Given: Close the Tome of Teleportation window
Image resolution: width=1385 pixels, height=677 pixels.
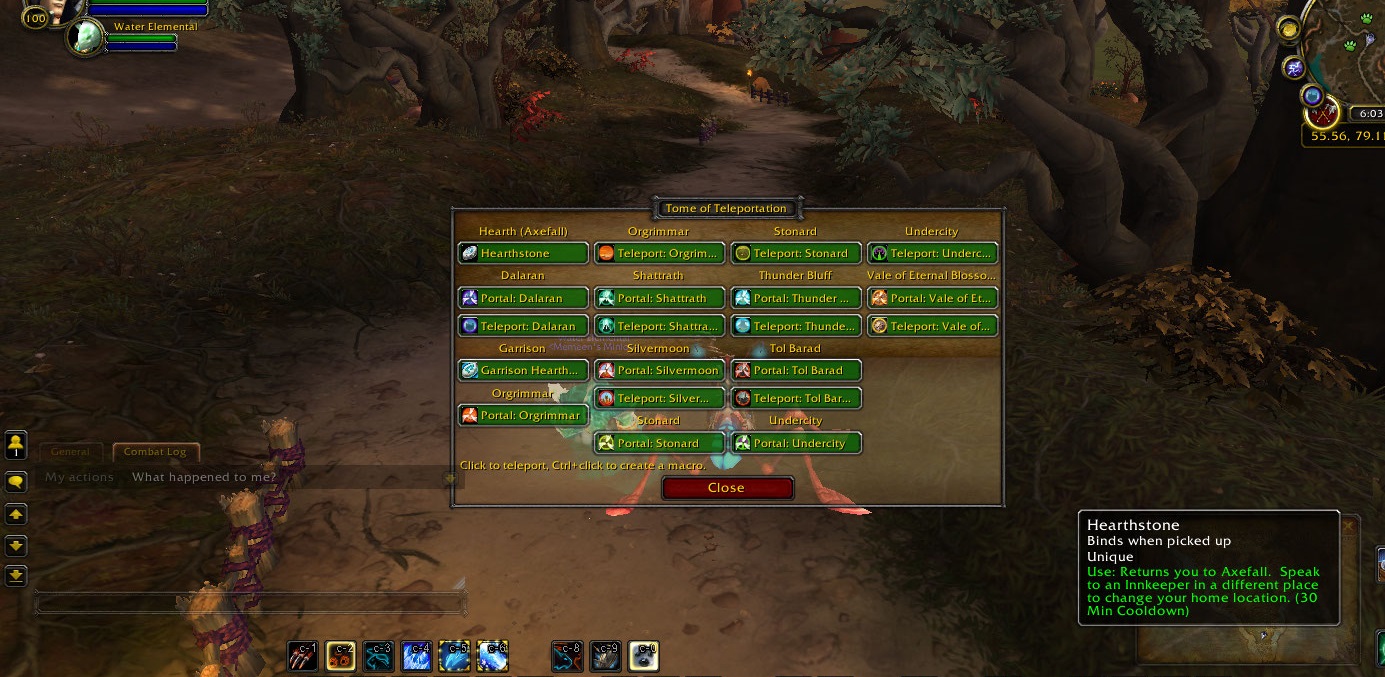Looking at the screenshot, I should [x=727, y=488].
